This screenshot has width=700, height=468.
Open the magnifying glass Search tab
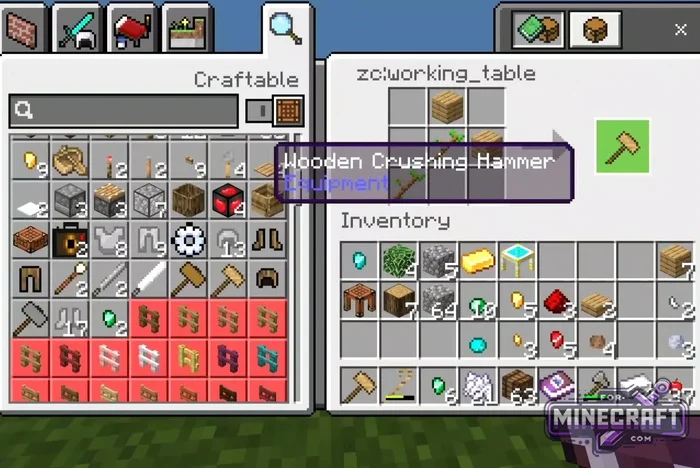(284, 28)
